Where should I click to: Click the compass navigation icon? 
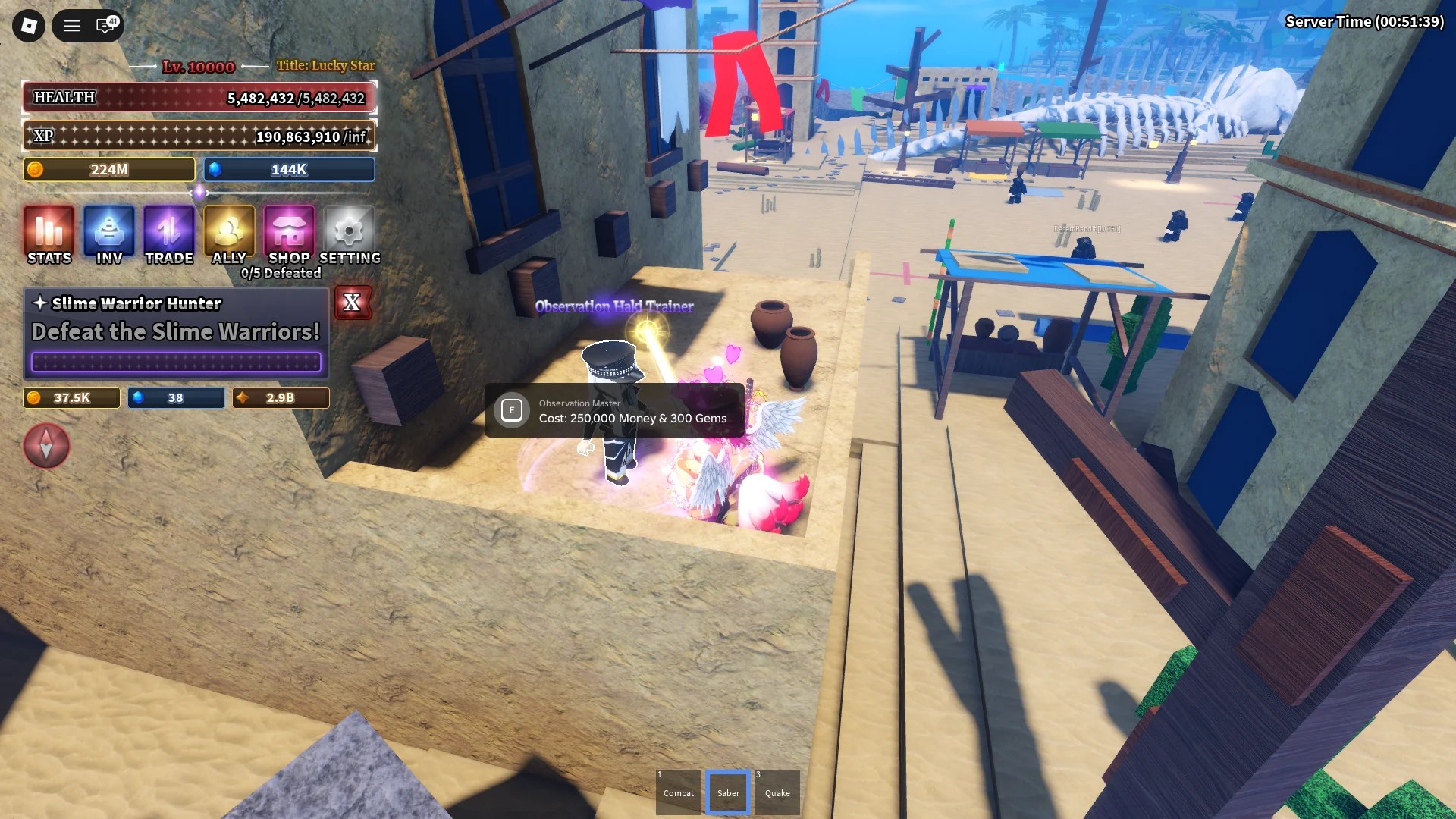46,446
